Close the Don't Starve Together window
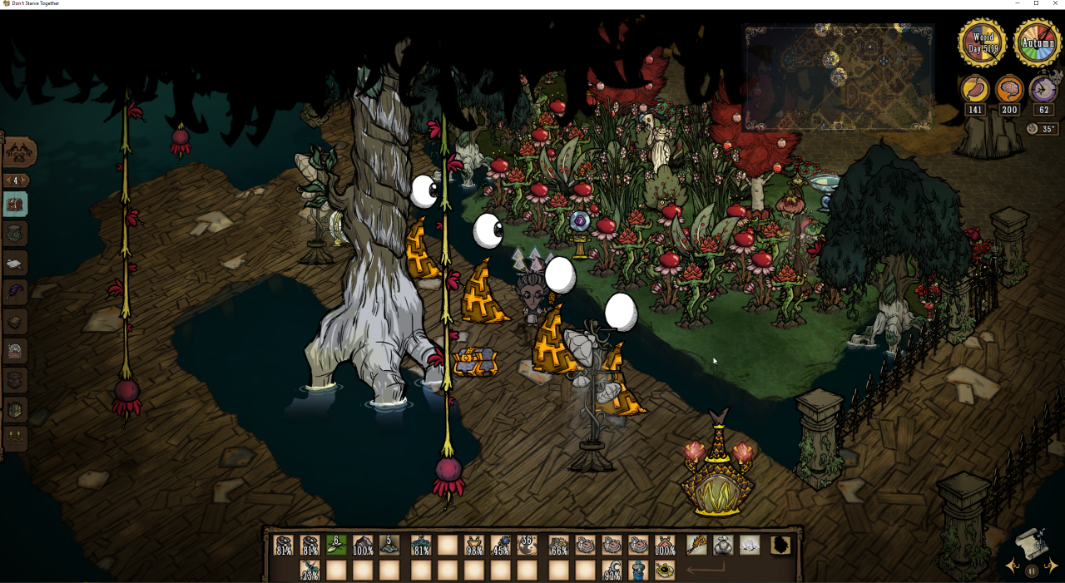 point(1055,4)
